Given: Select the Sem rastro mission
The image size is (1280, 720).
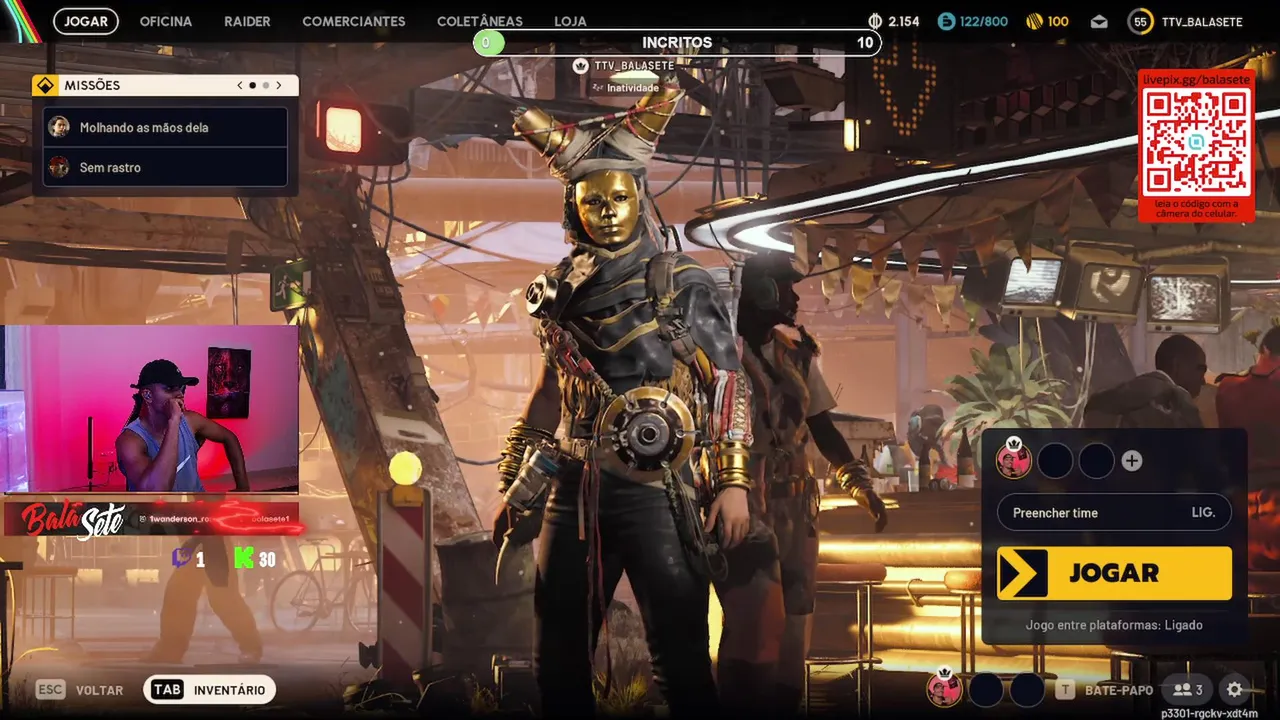Looking at the screenshot, I should 166,168.
